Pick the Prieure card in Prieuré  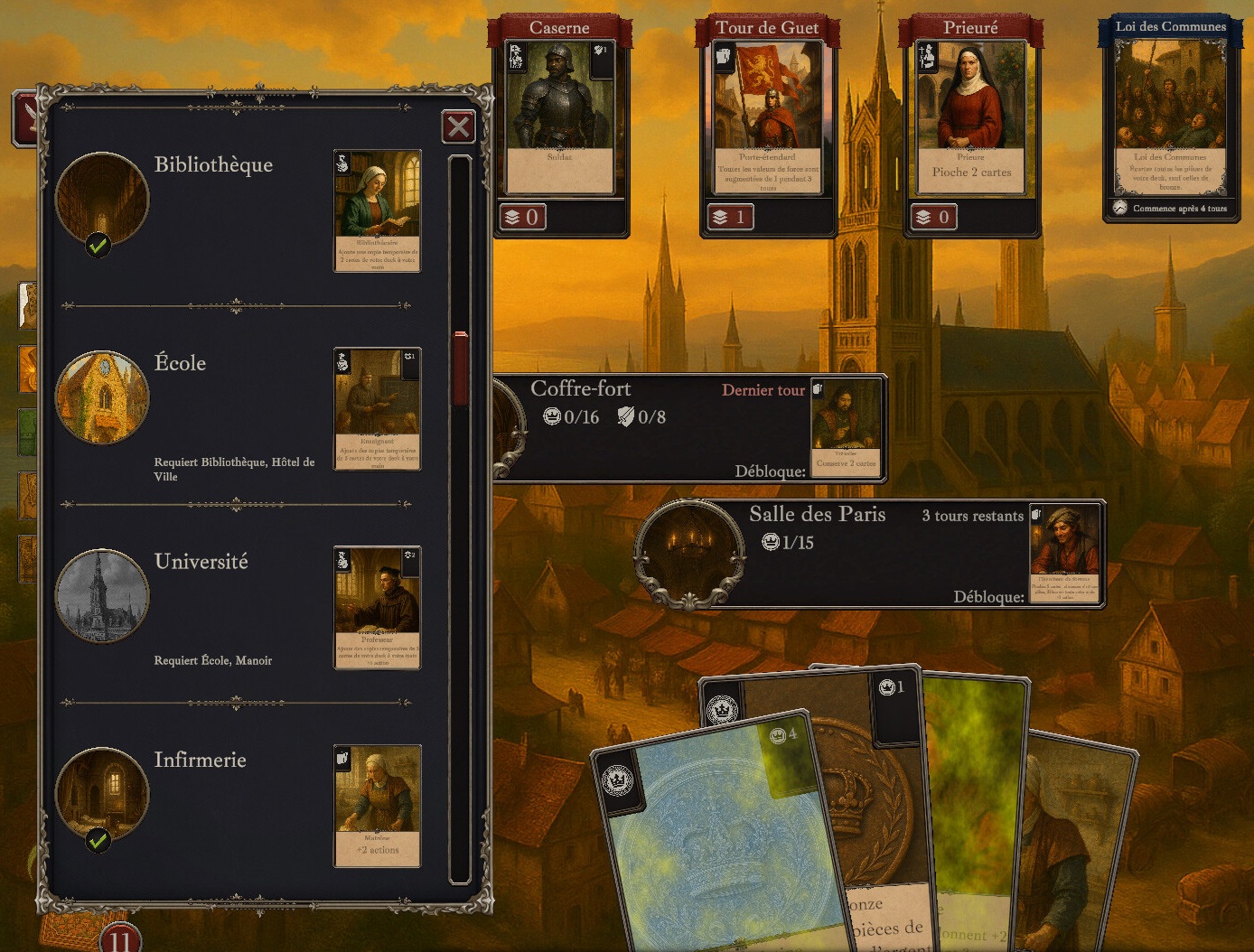click(971, 117)
